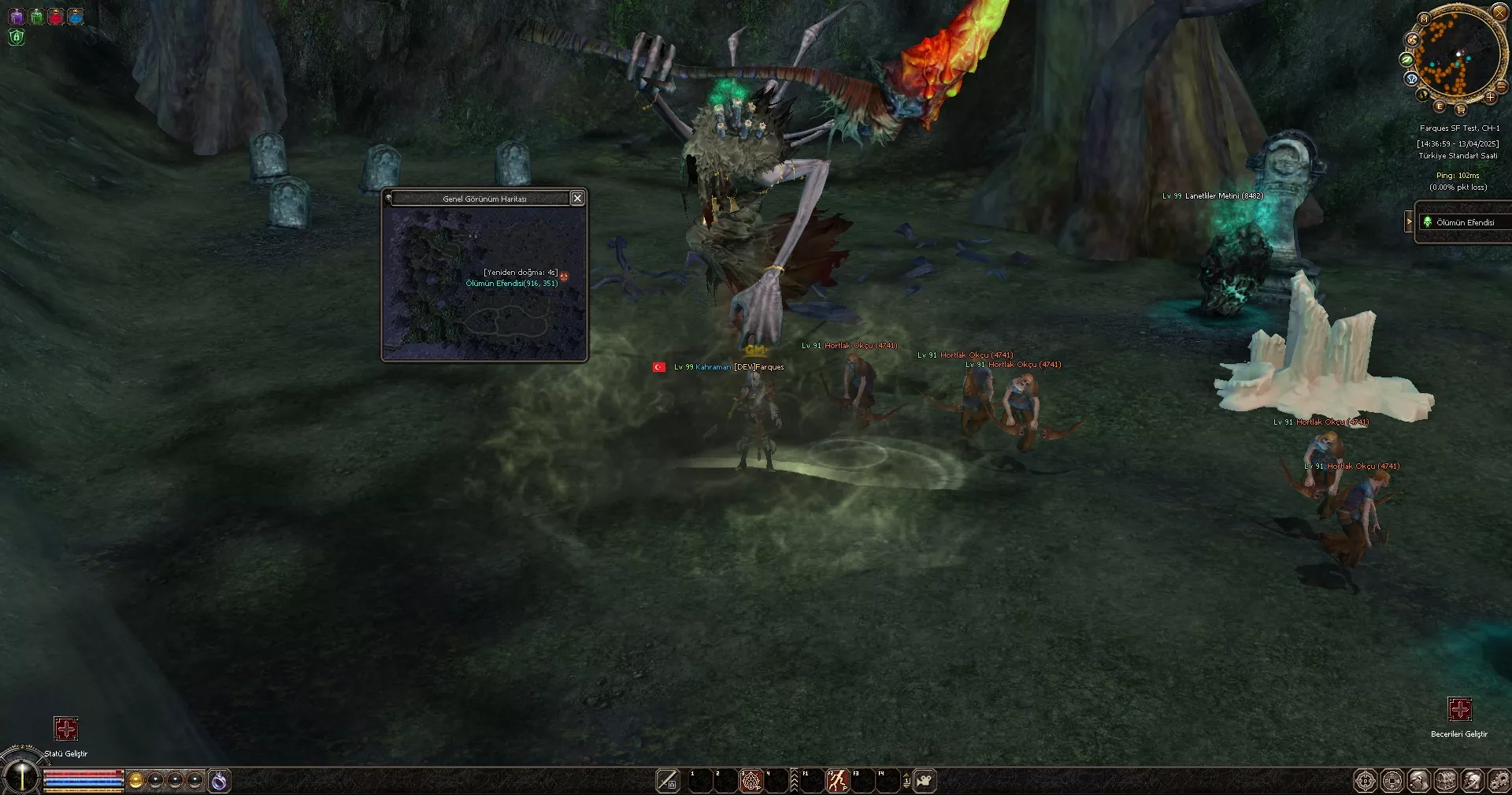Toggle the blue trophy icon beside minimap
The height and width of the screenshot is (795, 1512).
(1410, 77)
